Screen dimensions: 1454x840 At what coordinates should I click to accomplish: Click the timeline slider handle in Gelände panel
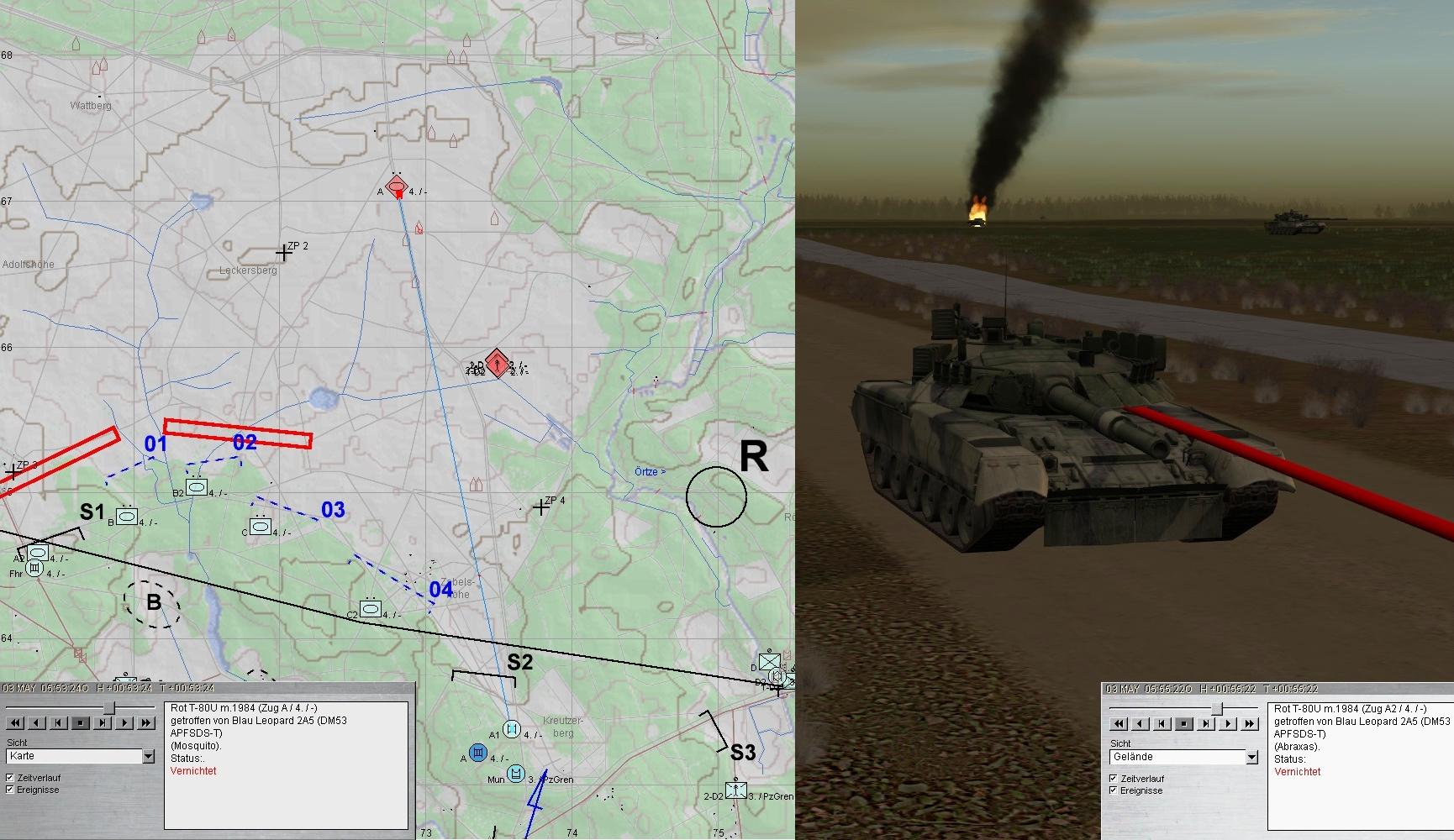tap(1216, 710)
